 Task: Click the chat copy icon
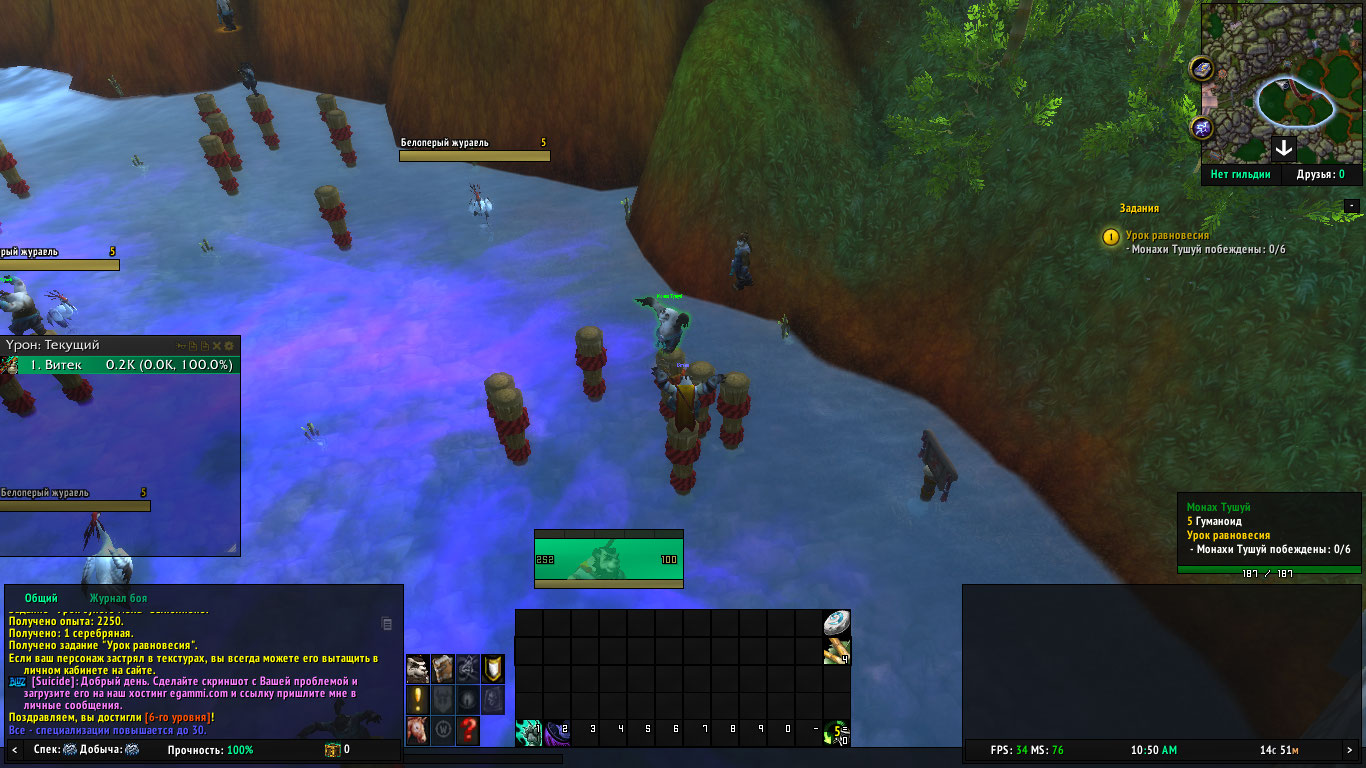[x=388, y=624]
